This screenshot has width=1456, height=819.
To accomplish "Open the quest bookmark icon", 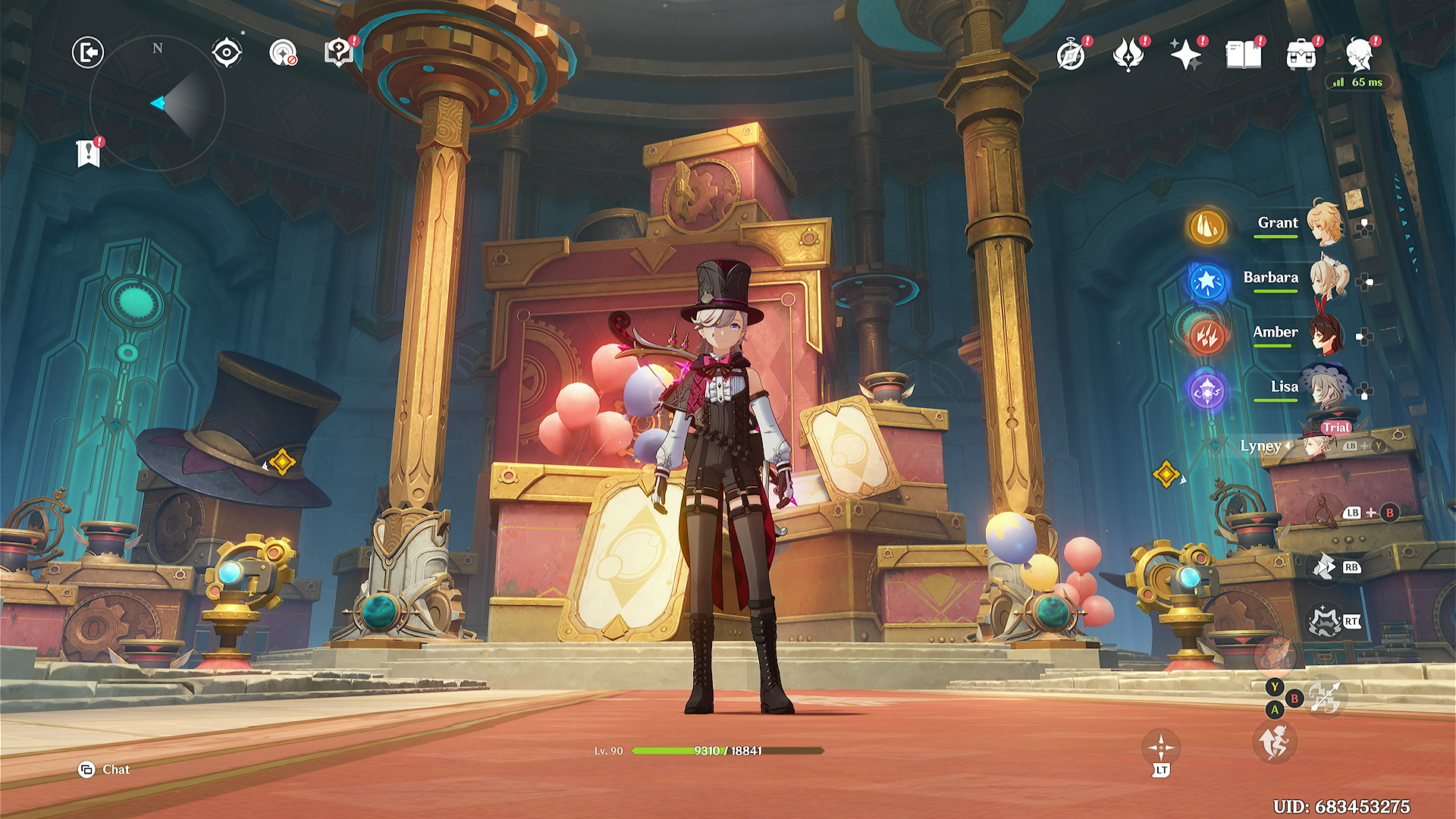I will point(88,153).
